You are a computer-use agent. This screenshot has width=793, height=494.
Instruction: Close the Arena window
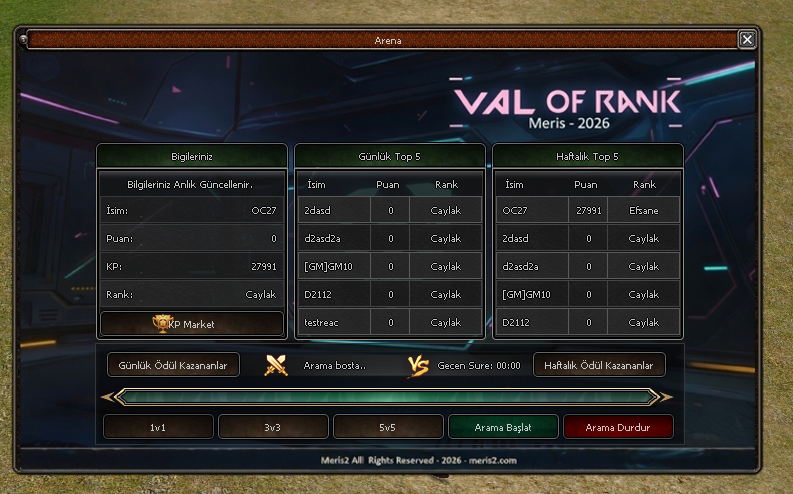coord(747,39)
